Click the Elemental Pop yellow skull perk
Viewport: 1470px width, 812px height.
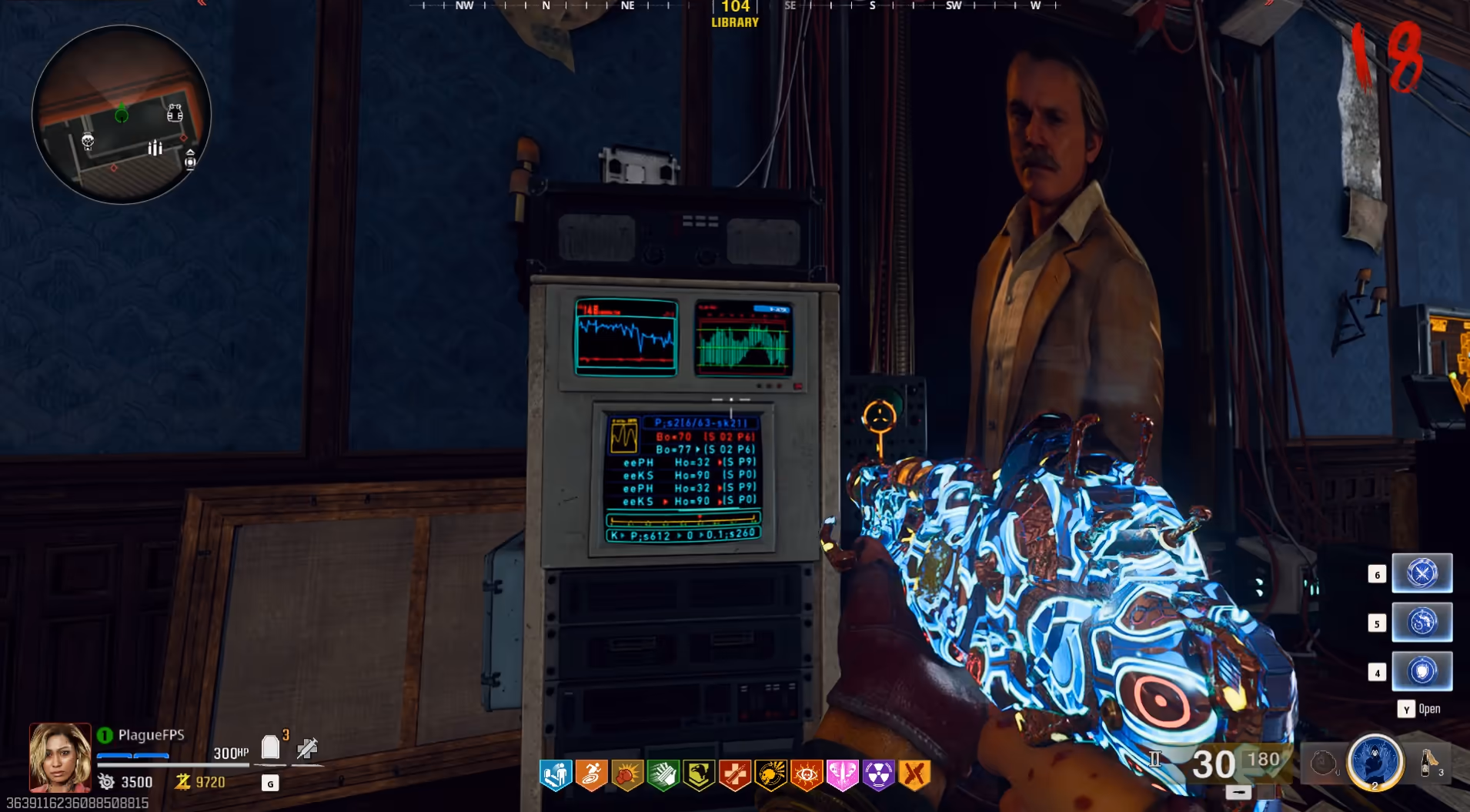click(770, 775)
